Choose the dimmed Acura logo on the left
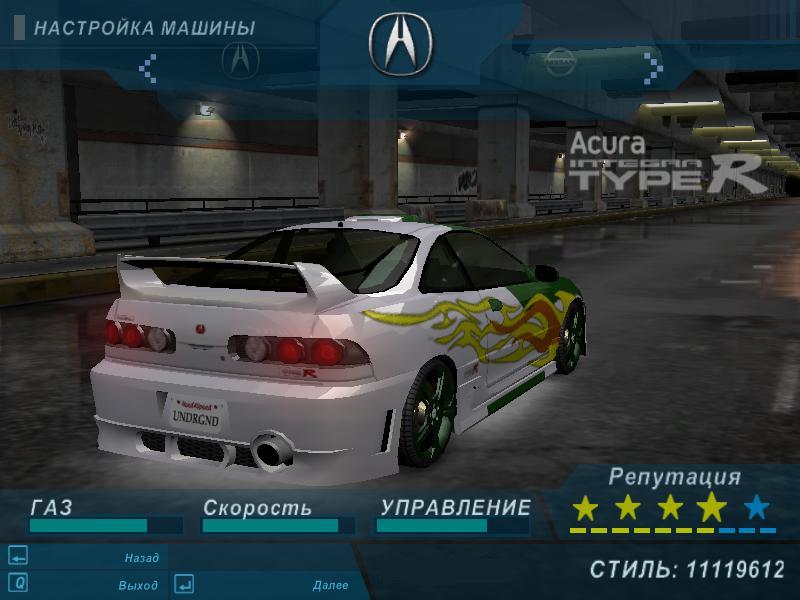Viewport: 800px width, 600px height. click(x=240, y=60)
